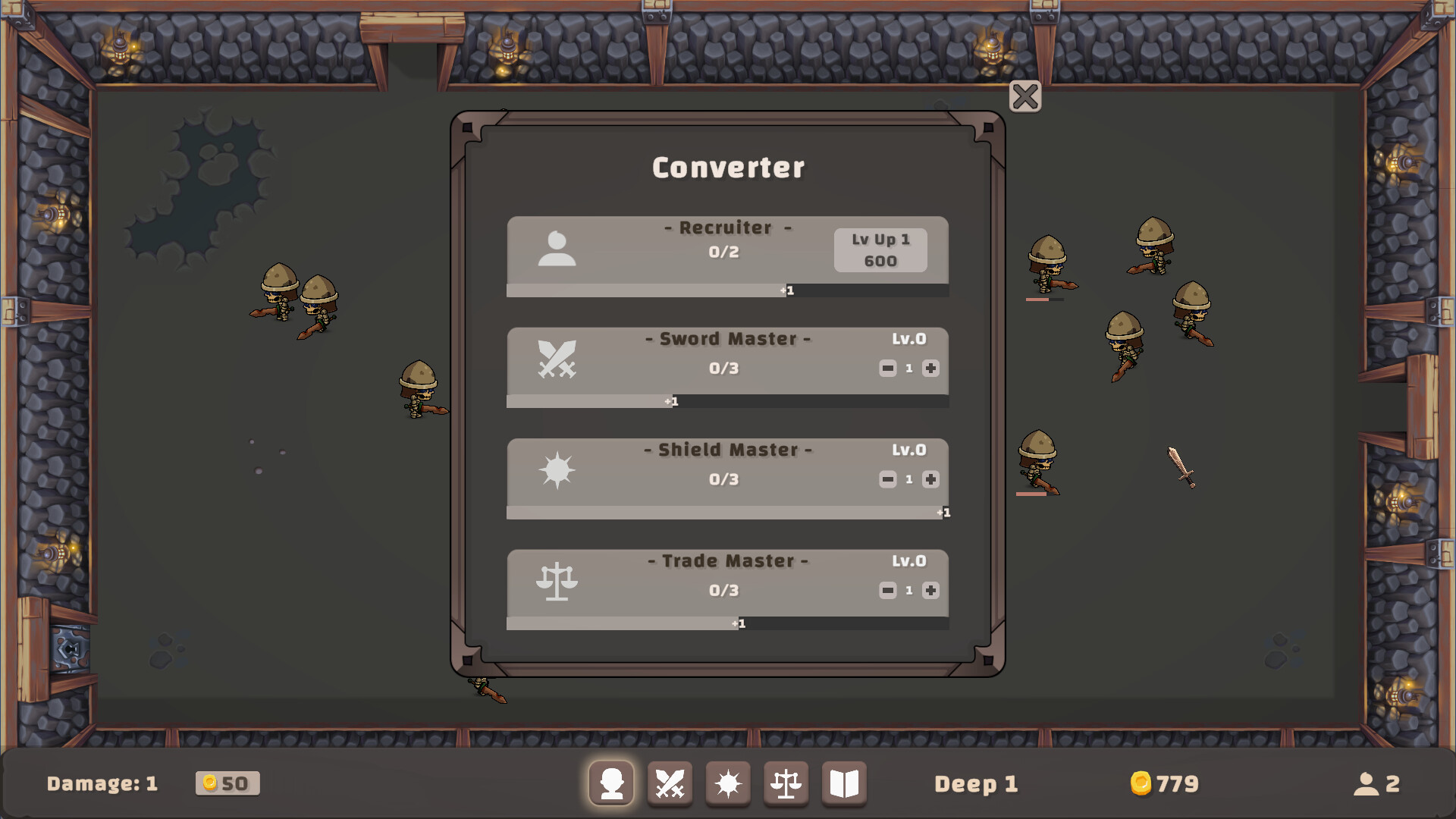Open the Trade Master scales icon in toolbar

[x=786, y=783]
